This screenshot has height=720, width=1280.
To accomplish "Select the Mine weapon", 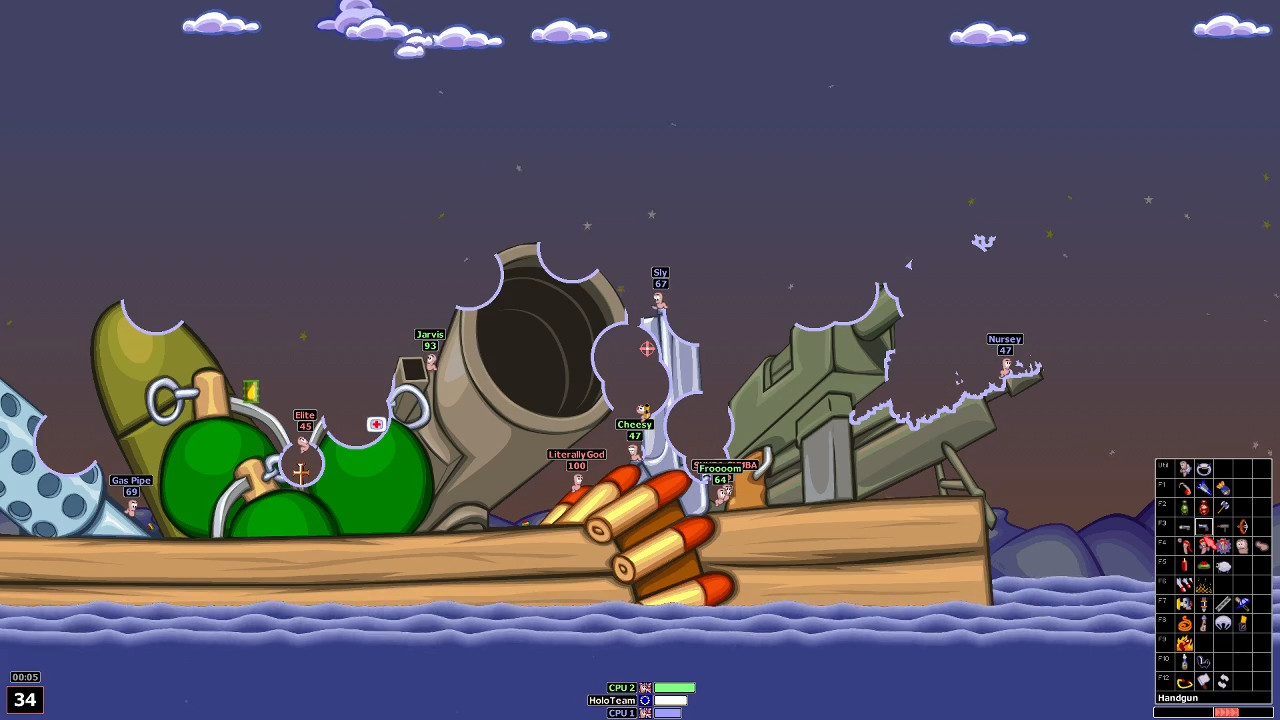I will pyautogui.click(x=1203, y=565).
